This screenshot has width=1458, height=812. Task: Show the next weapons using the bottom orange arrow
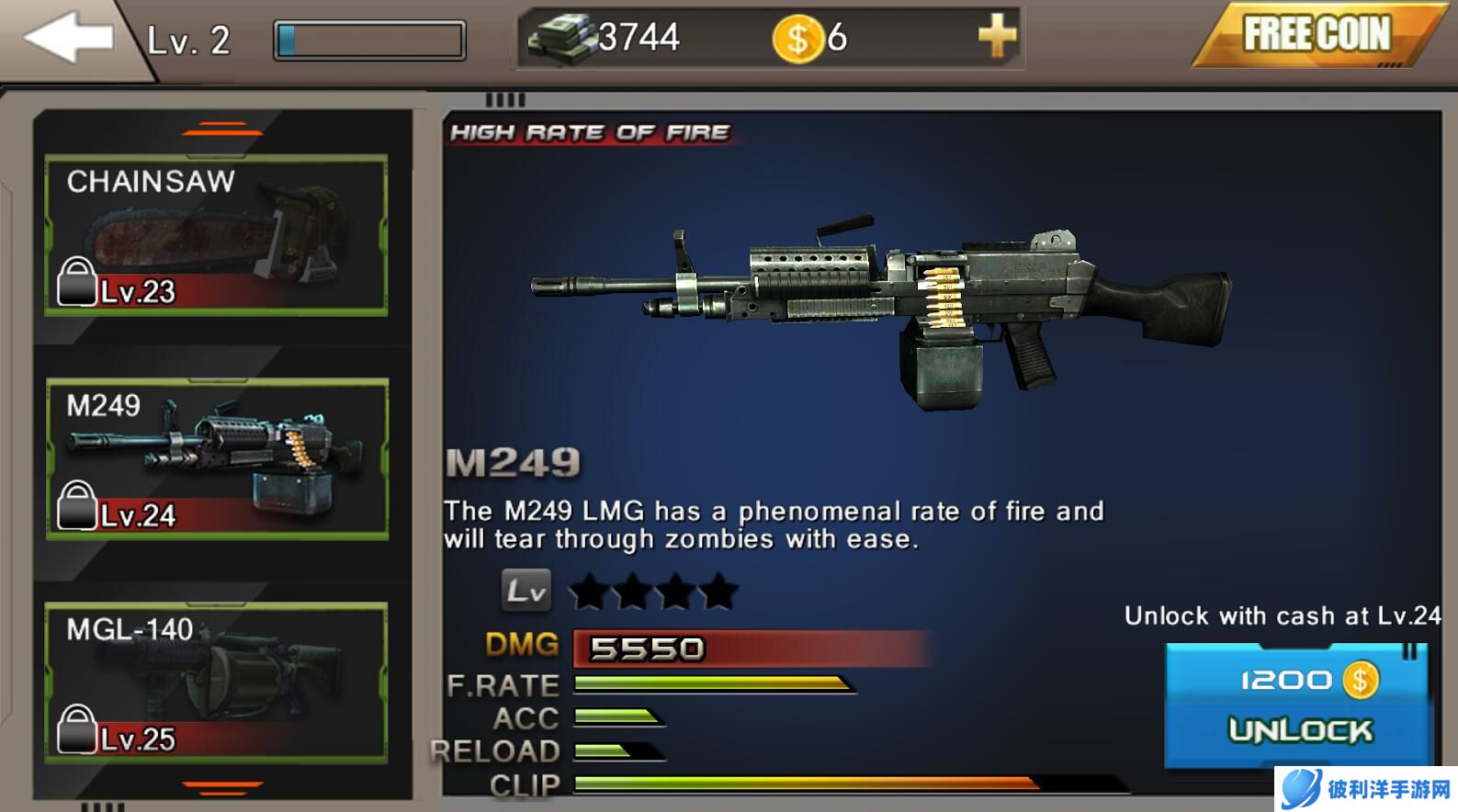(222, 786)
